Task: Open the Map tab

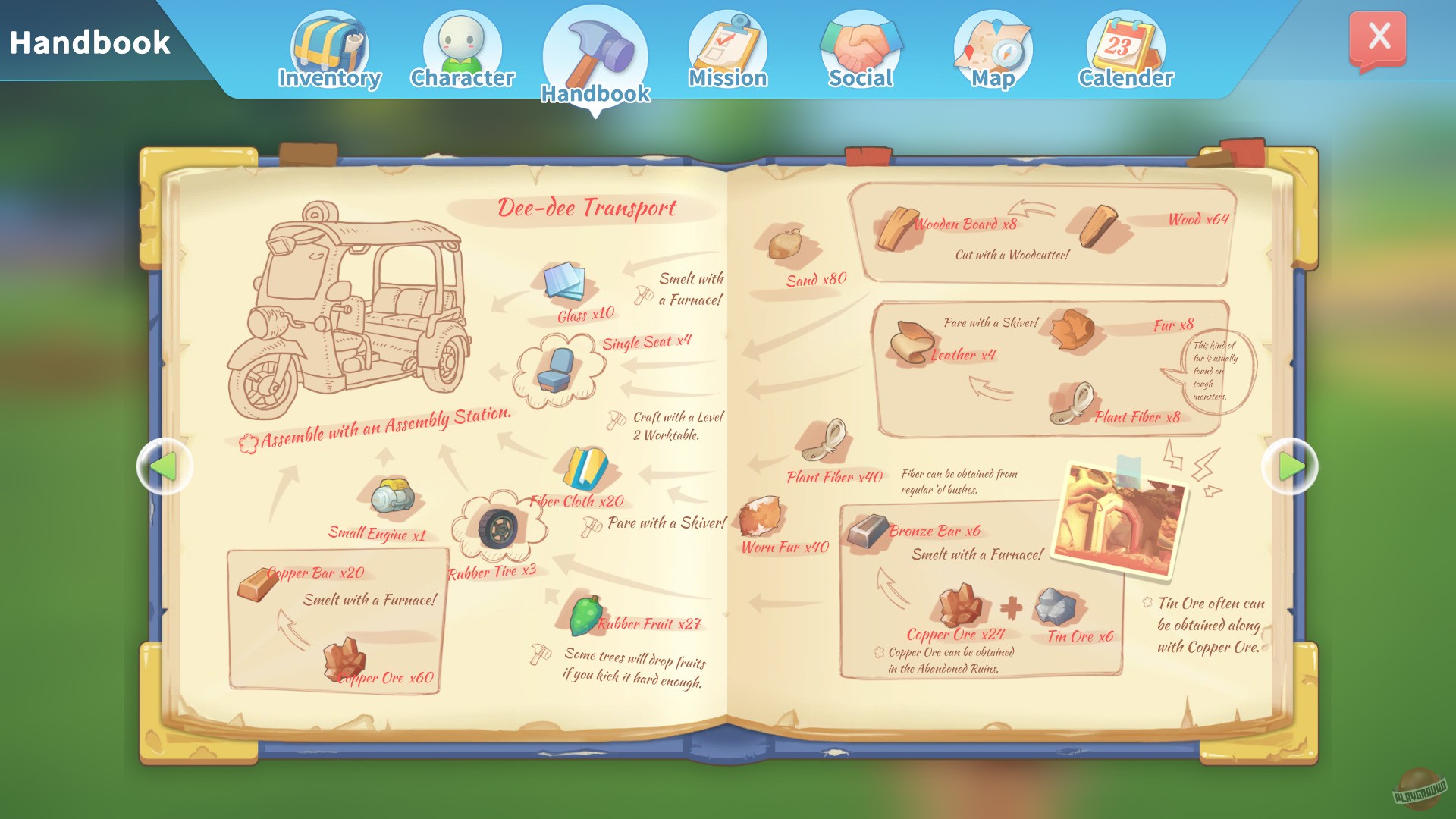Action: point(992,45)
